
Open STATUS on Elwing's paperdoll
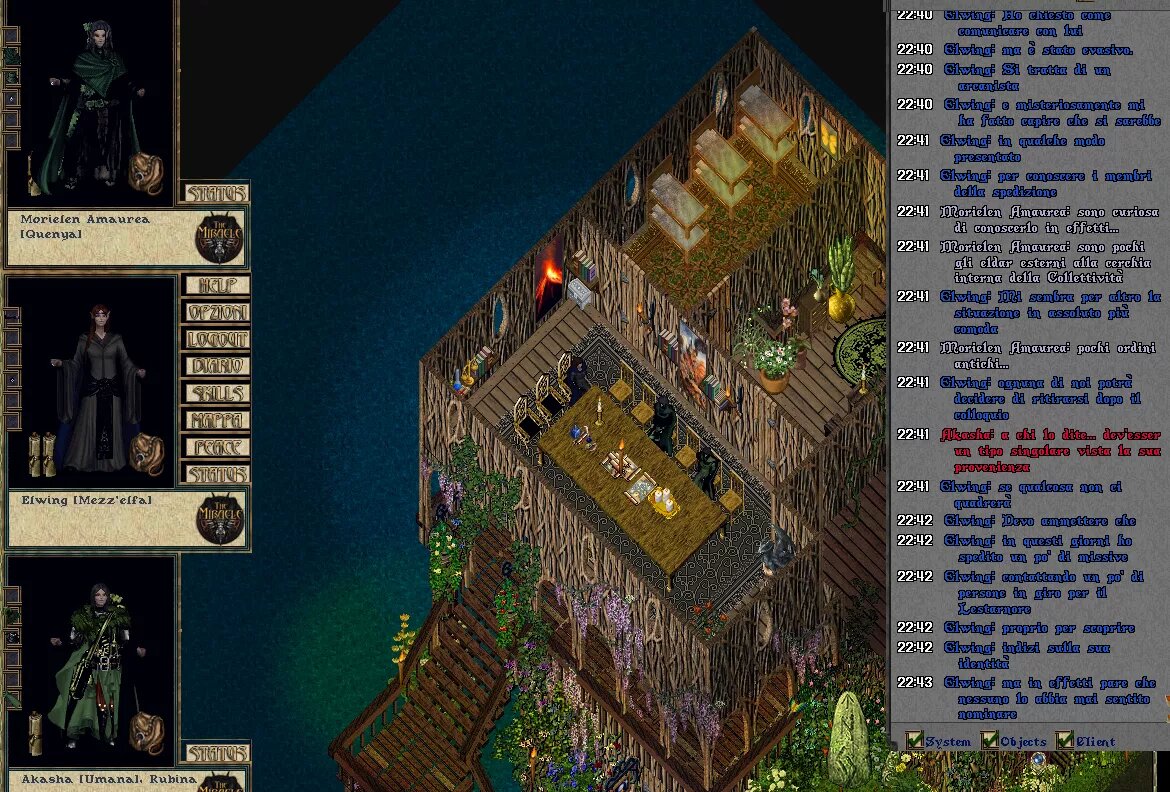[x=215, y=474]
